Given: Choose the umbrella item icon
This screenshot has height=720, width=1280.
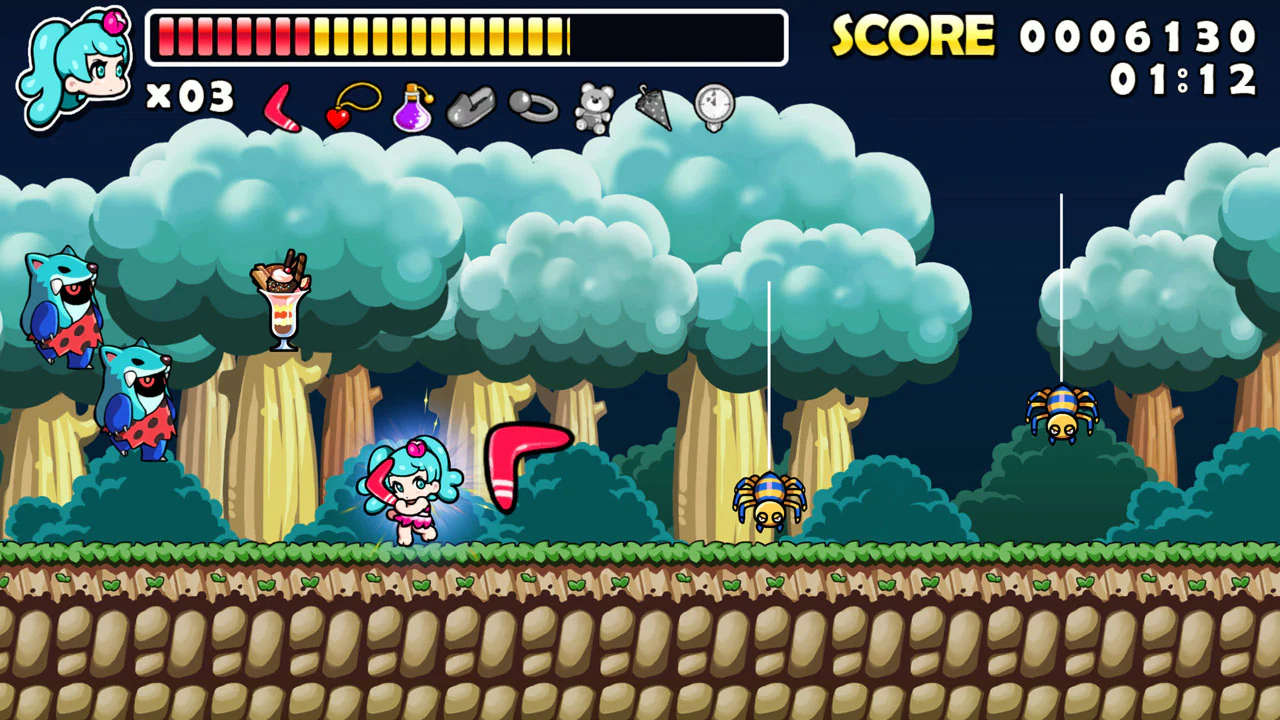Looking at the screenshot, I should [652, 105].
